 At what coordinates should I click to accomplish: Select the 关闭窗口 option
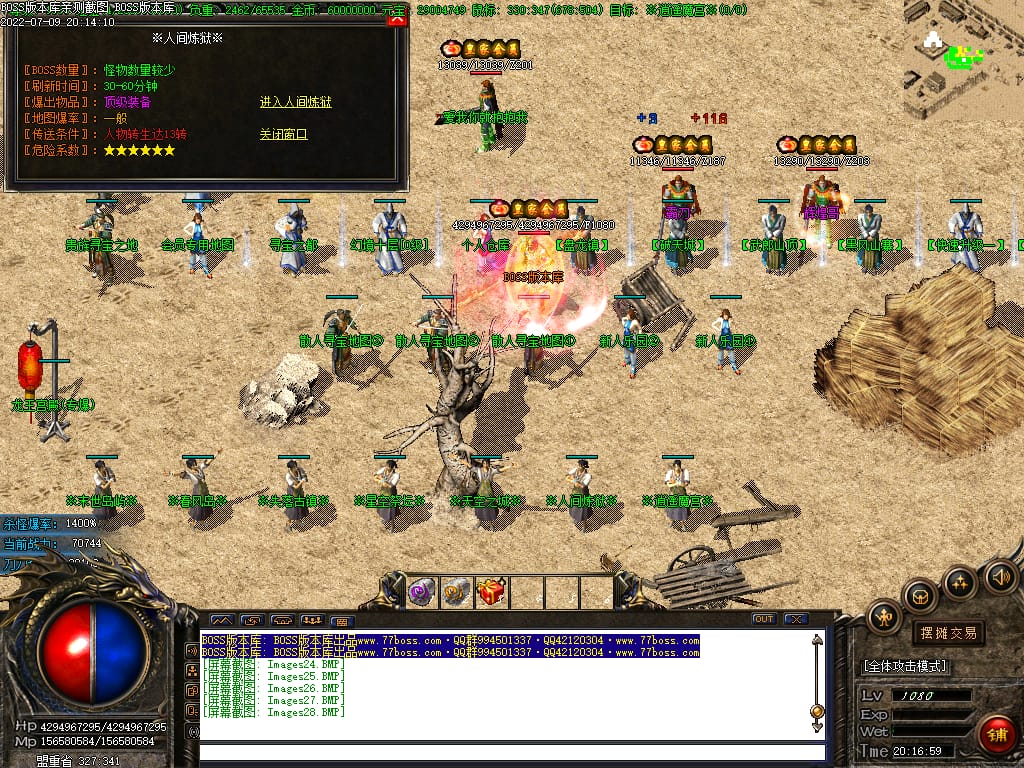click(283, 134)
